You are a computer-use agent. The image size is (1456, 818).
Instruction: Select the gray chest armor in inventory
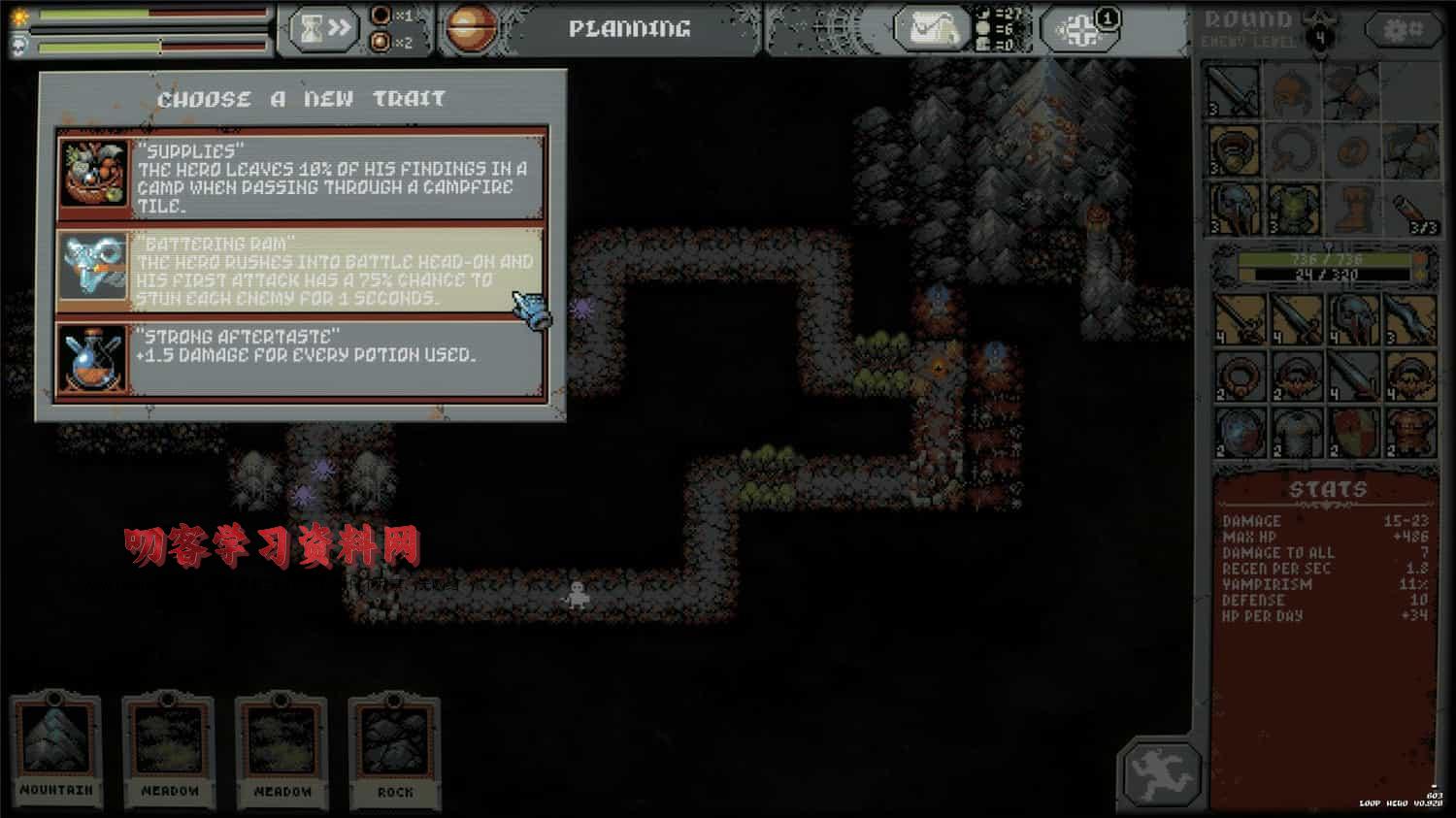pos(1296,433)
